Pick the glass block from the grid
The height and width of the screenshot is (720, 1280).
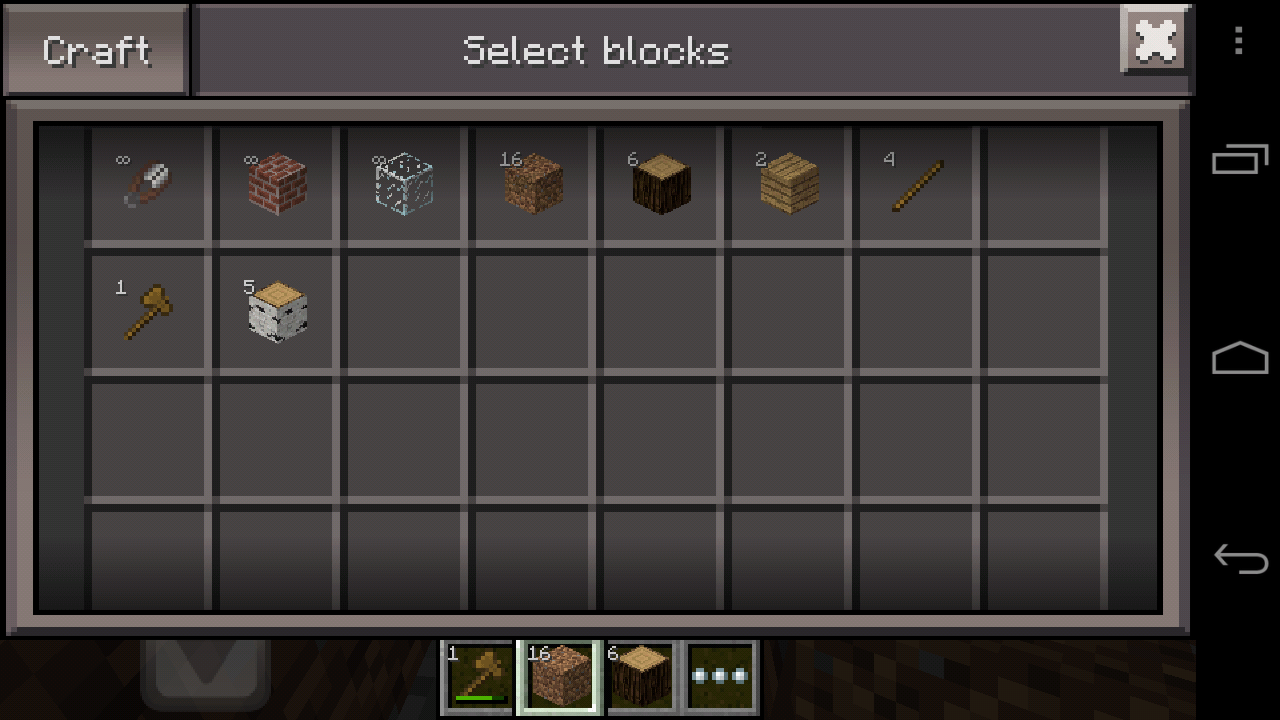pos(402,182)
